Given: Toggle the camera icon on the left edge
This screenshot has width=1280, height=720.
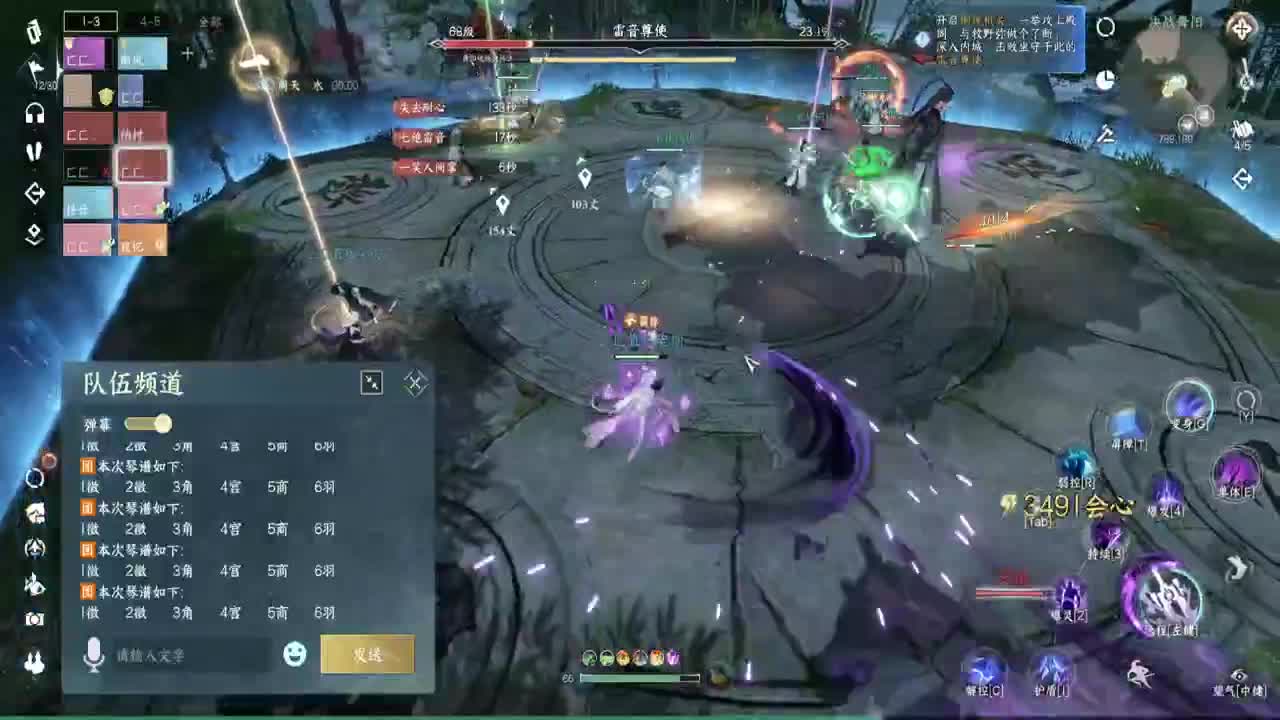Looking at the screenshot, I should [34, 620].
